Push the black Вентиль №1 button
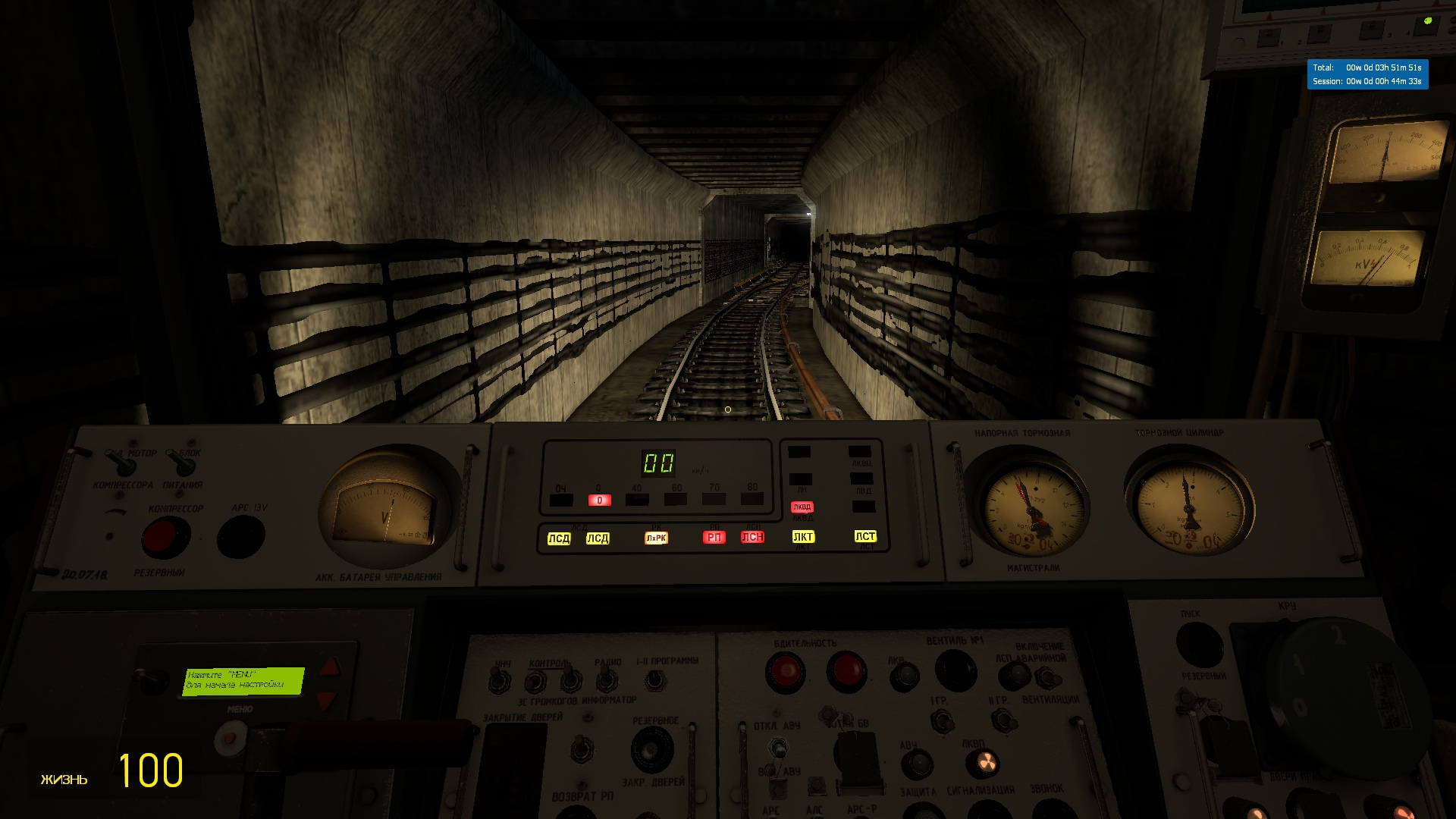Viewport: 1456px width, 819px height. [955, 670]
